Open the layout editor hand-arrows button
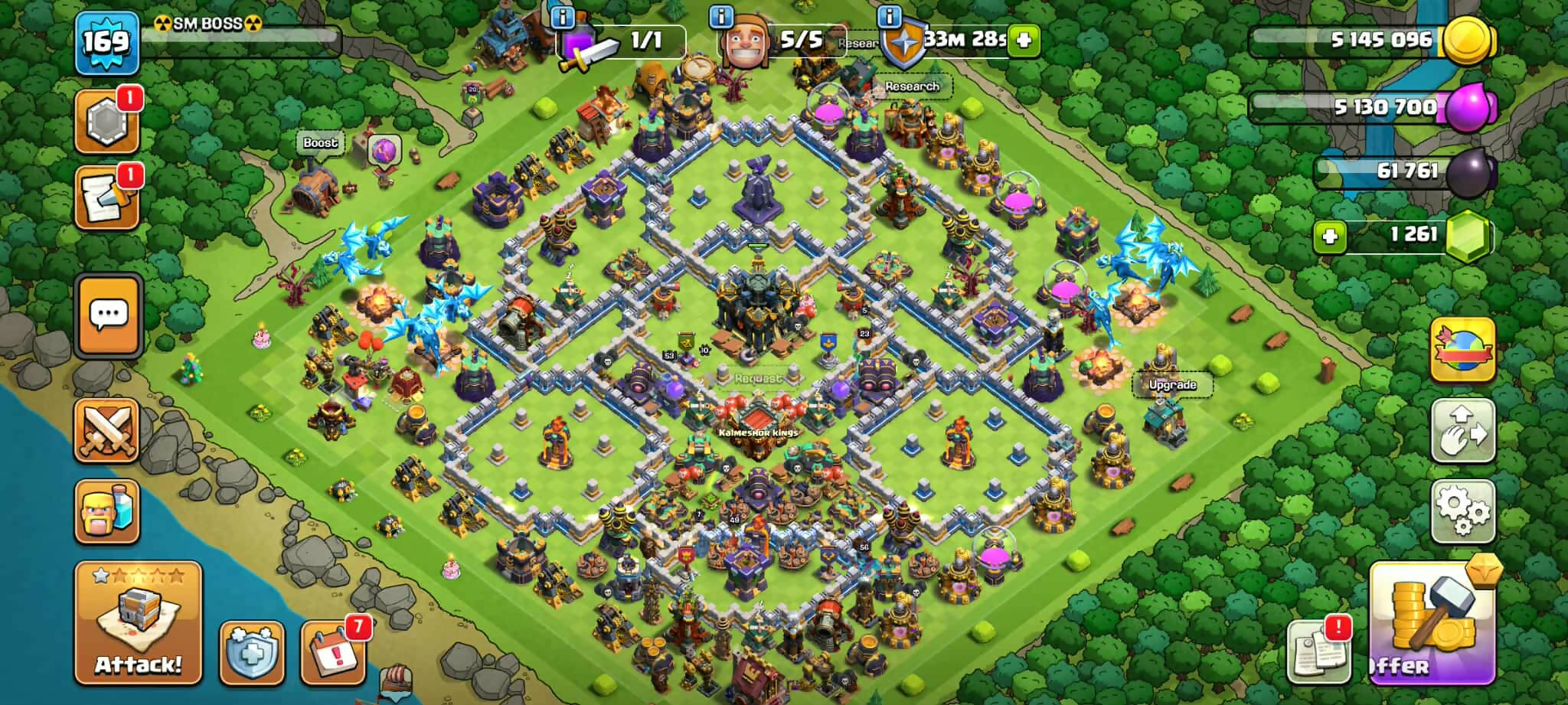The height and width of the screenshot is (705, 1568). point(1462,430)
